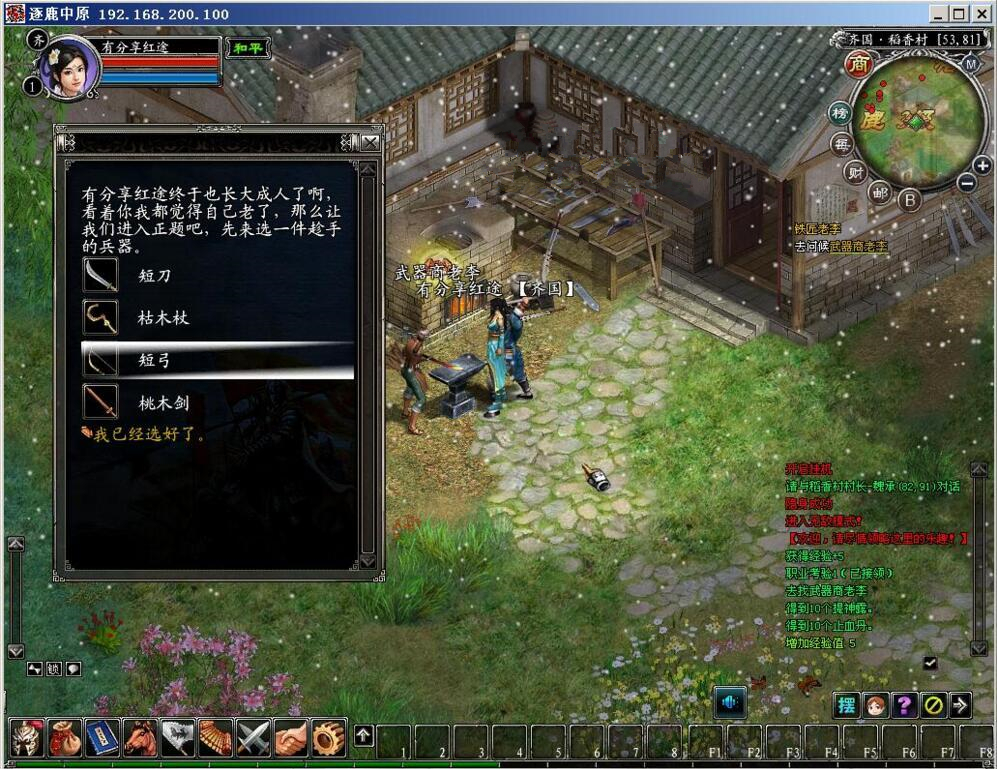This screenshot has width=997, height=769.
Task: Close the weapon dialogue window
Action: [370, 142]
